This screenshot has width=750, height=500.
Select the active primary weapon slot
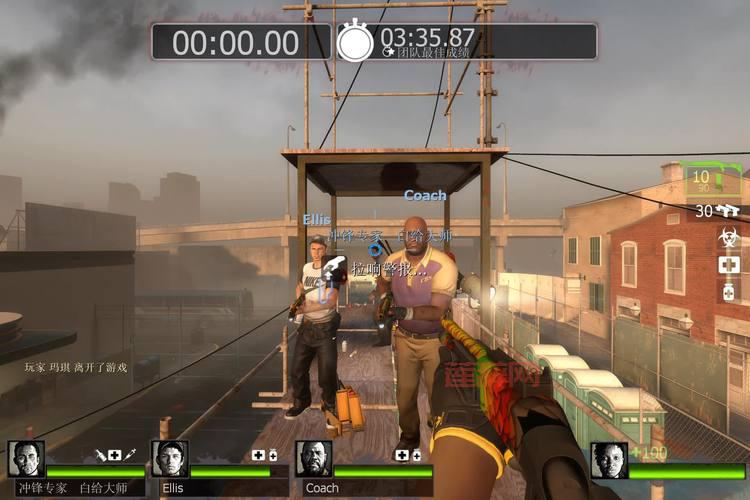711,181
